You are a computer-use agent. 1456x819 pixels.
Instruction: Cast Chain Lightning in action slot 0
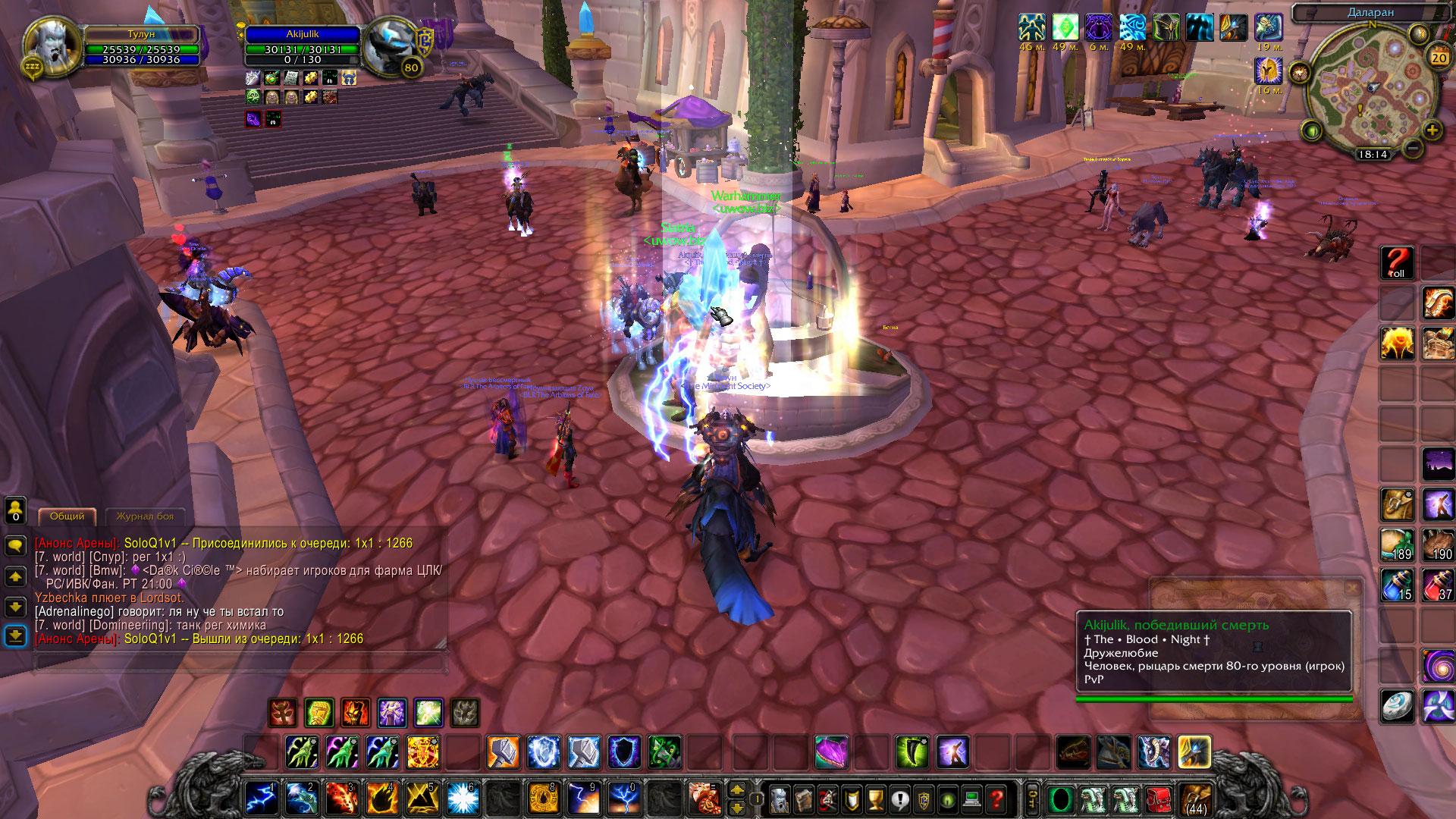[624, 799]
